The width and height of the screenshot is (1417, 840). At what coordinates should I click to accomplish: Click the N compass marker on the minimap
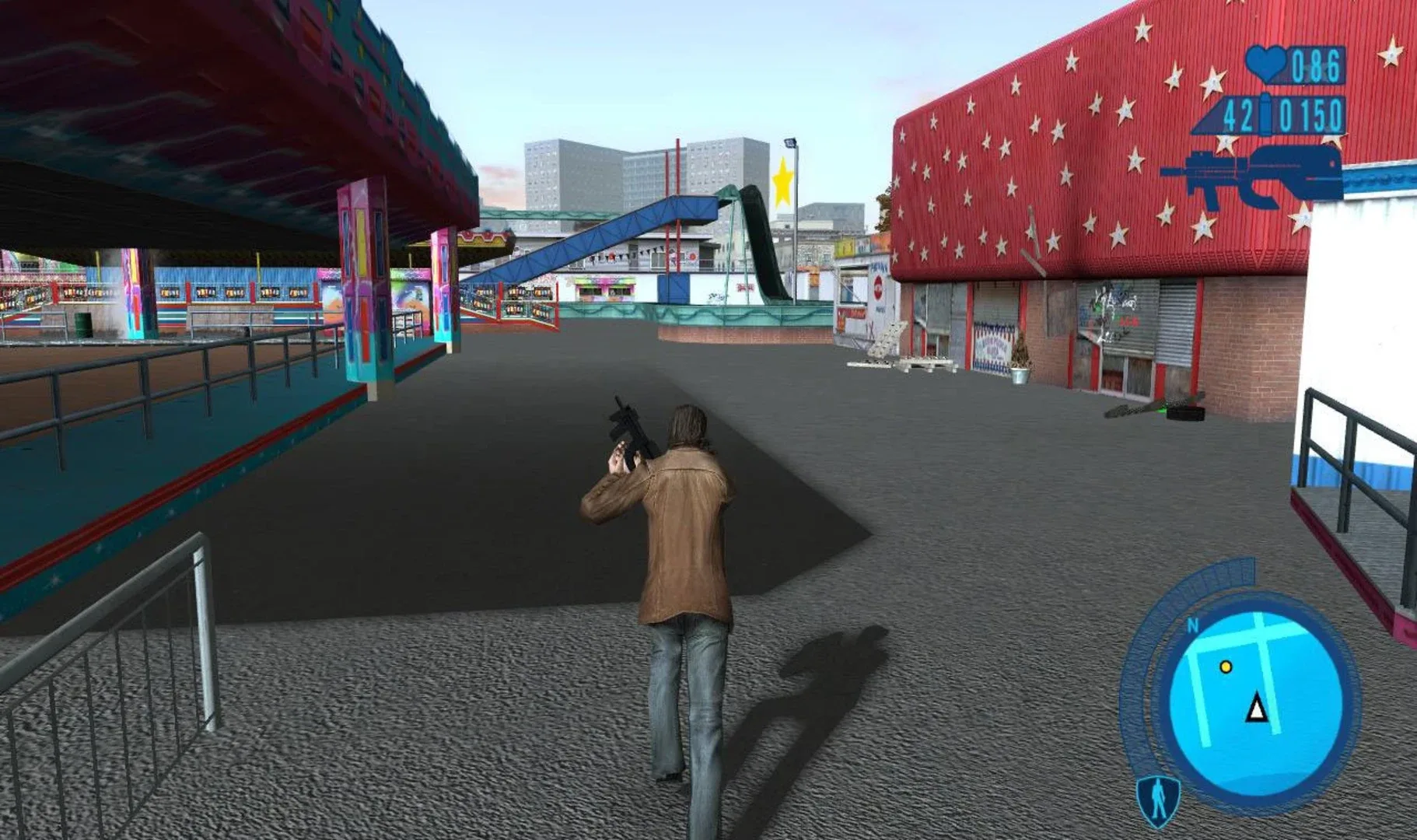tap(1192, 625)
